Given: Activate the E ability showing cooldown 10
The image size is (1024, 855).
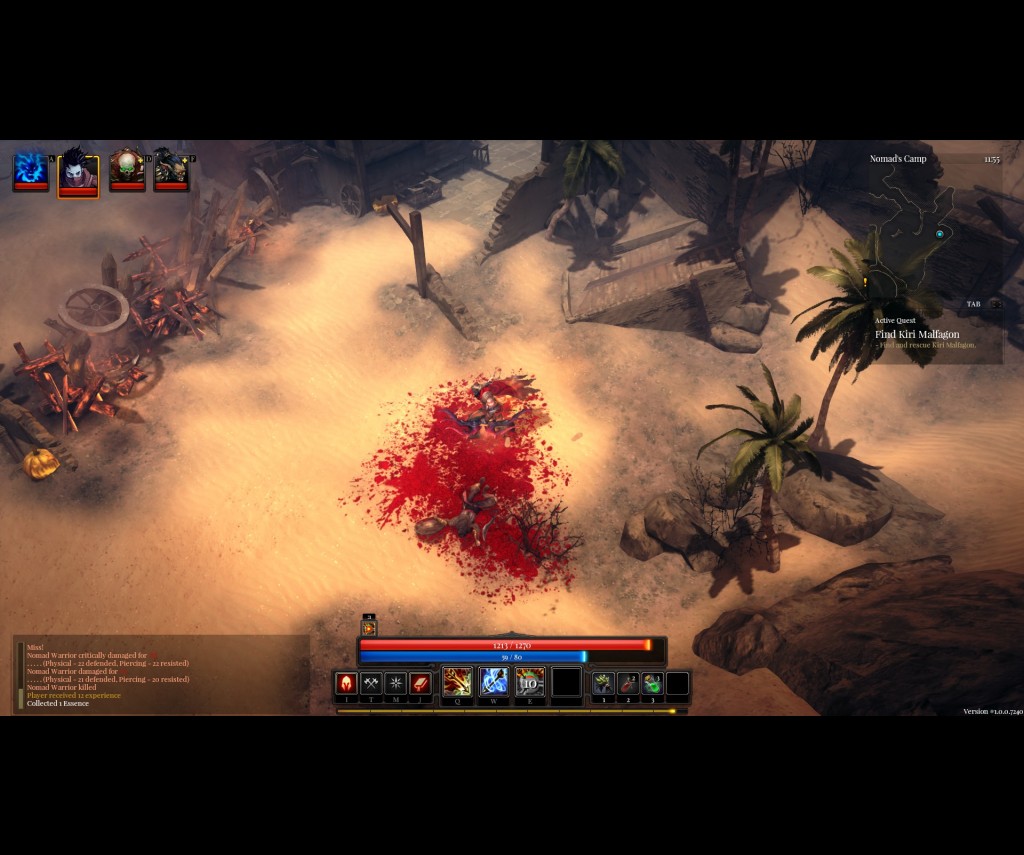Looking at the screenshot, I should (x=530, y=682).
